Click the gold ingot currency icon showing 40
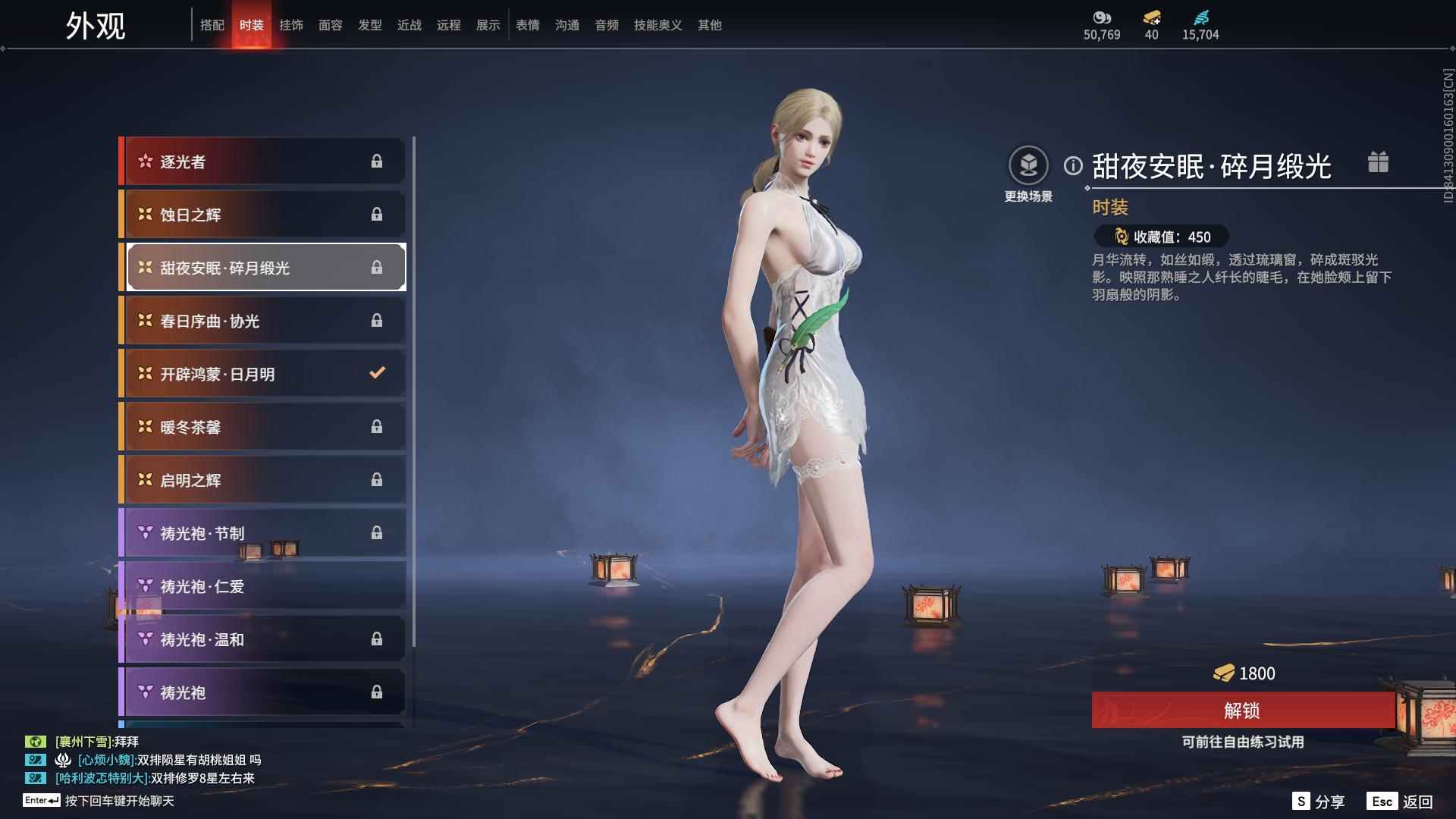Viewport: 1456px width, 819px height. [1152, 18]
